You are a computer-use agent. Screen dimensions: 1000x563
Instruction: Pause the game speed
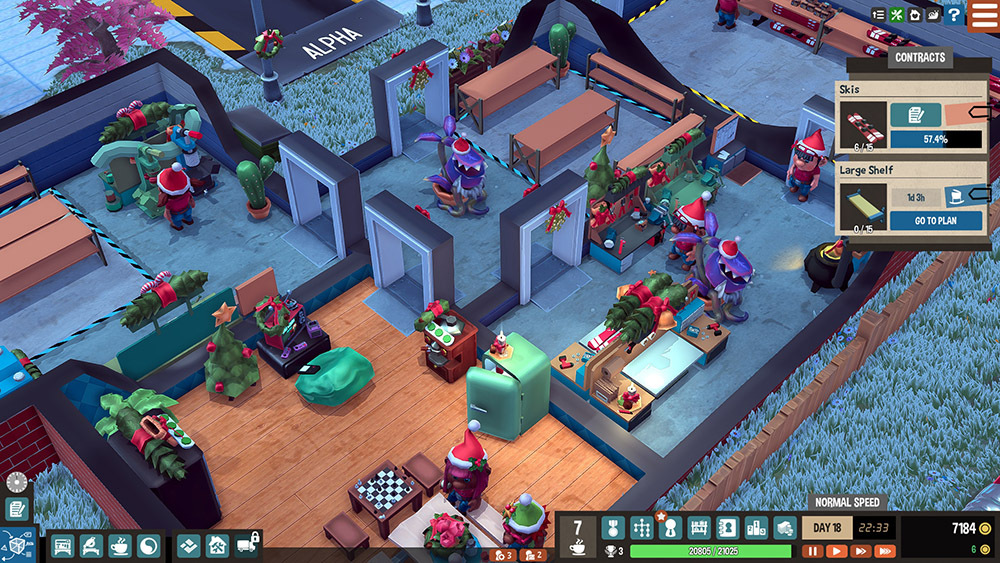(x=812, y=550)
